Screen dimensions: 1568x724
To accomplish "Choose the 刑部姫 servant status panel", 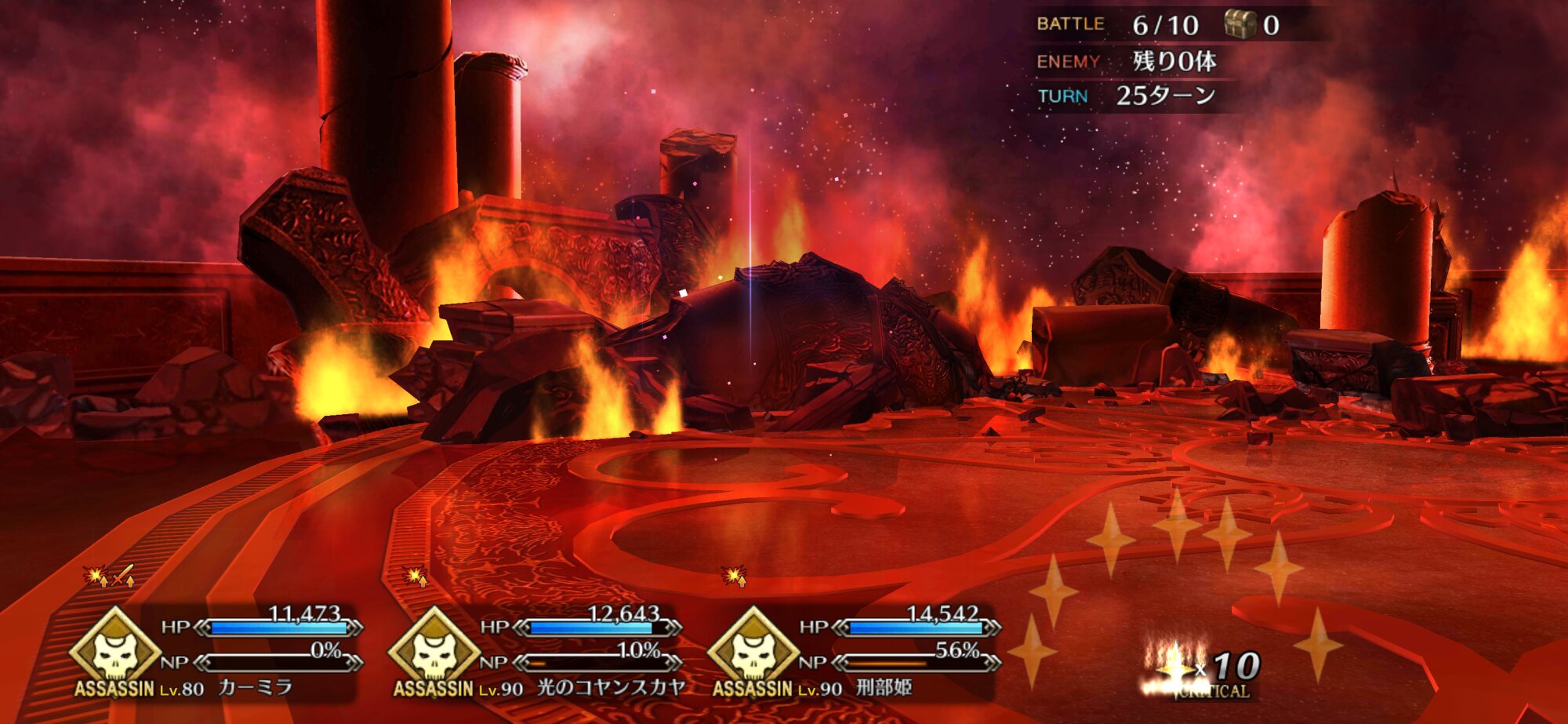I will point(855,653).
